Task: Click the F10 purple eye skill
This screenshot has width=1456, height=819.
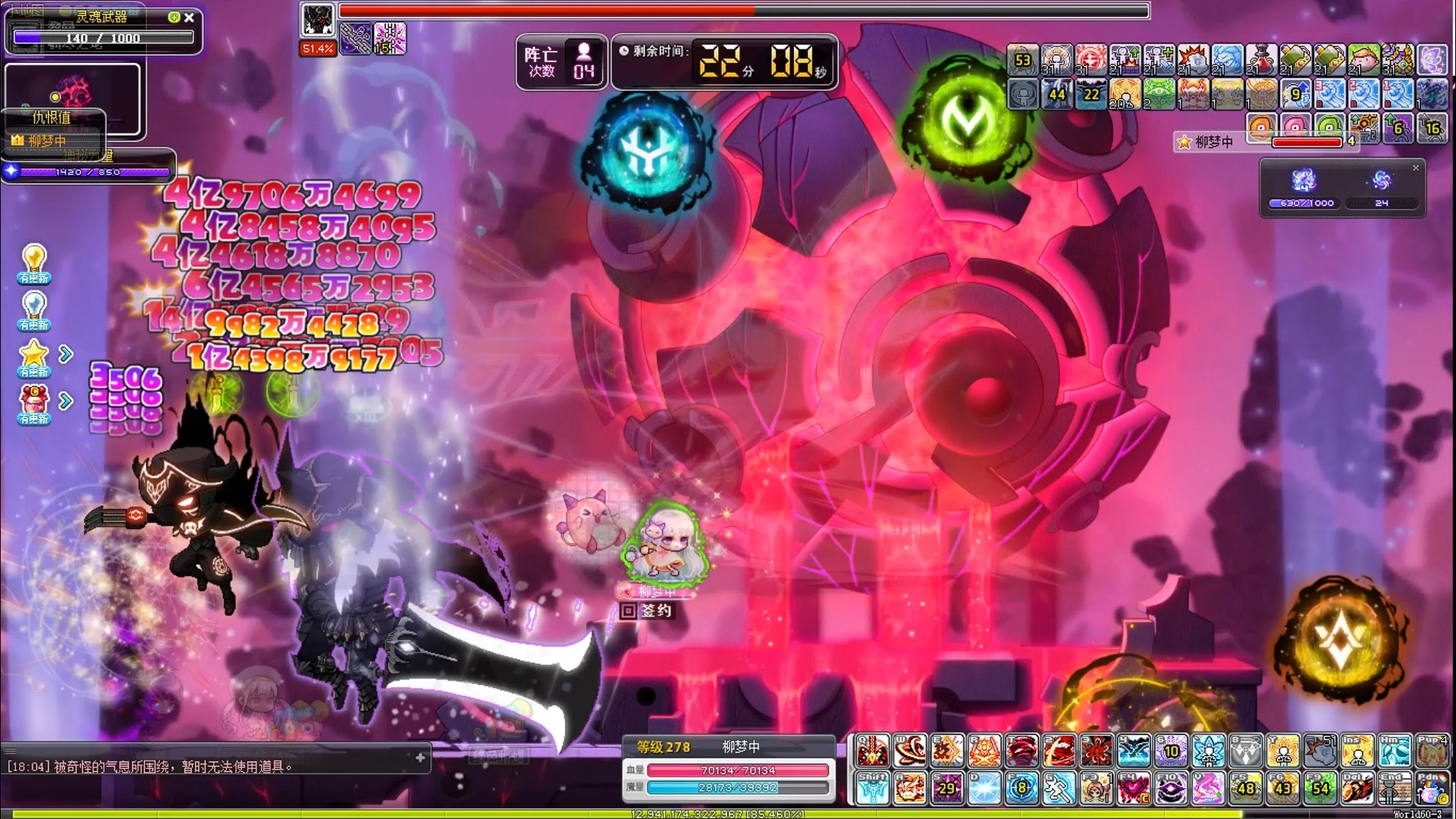Action: [x=1171, y=789]
